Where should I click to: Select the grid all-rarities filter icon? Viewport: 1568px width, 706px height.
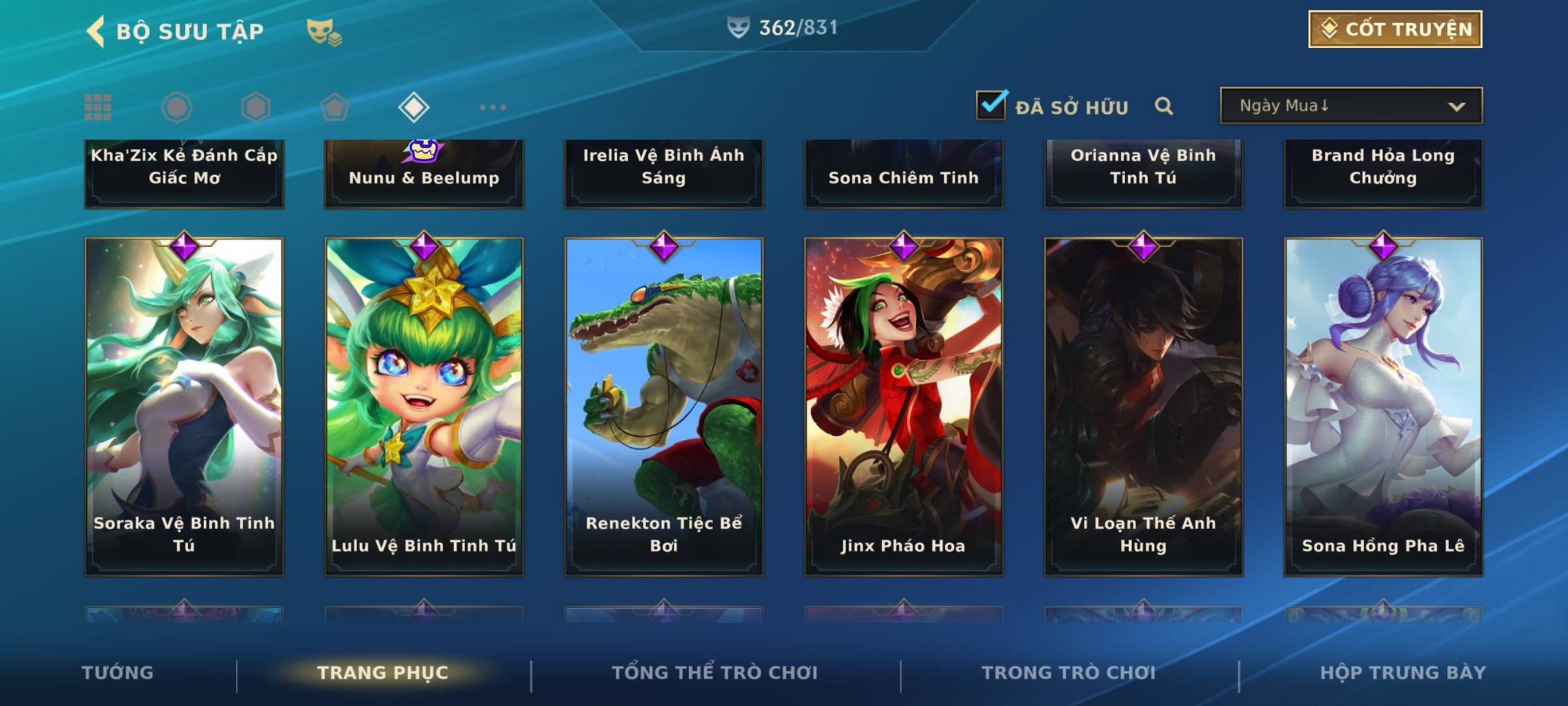pos(98,107)
